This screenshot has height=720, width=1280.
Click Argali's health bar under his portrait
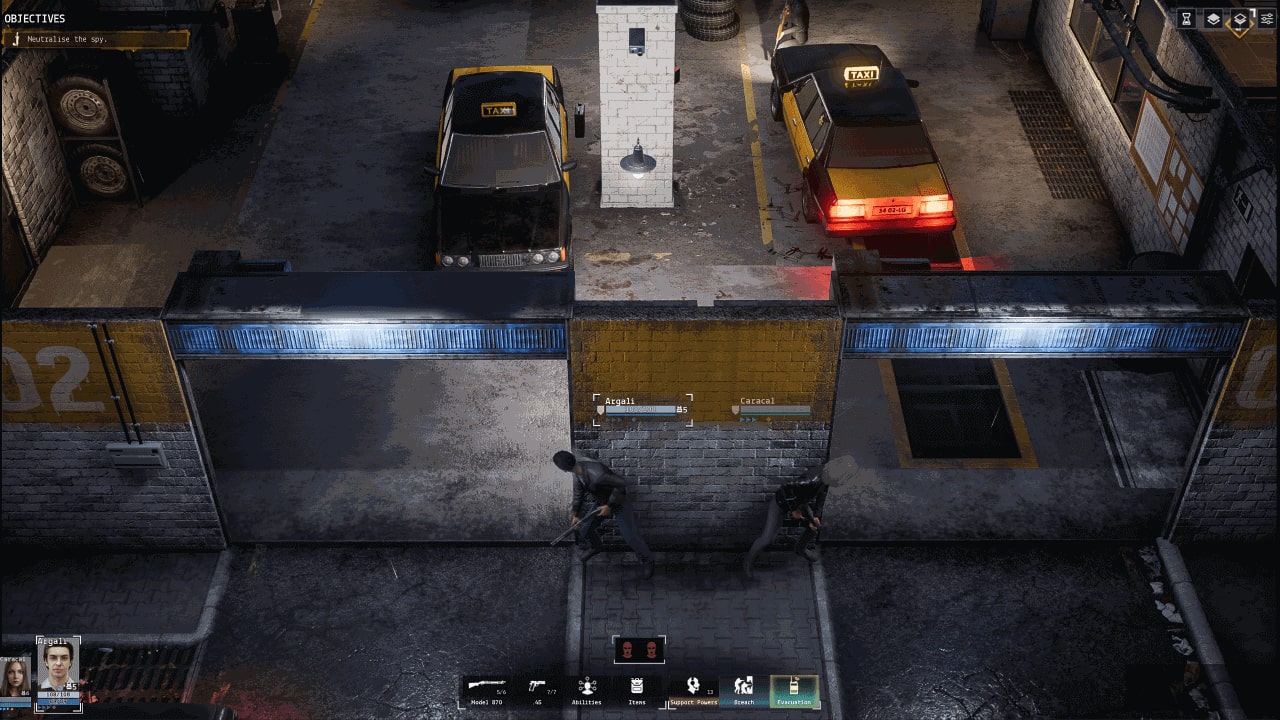58,694
